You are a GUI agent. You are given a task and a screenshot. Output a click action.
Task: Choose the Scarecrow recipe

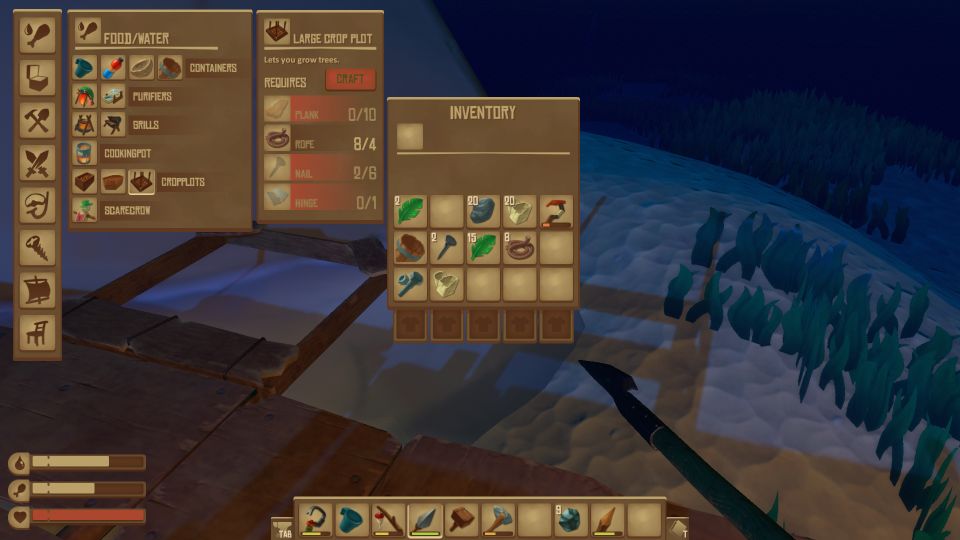point(85,211)
